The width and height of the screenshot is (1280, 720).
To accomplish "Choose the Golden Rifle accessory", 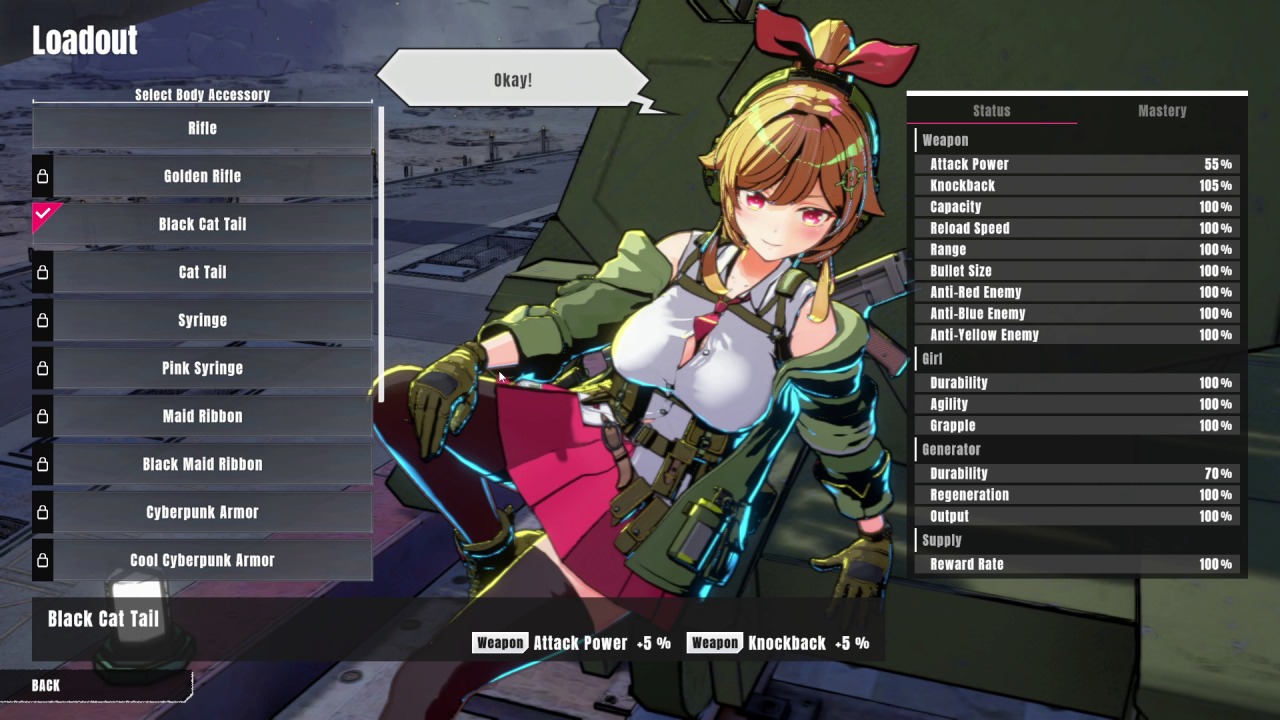I will [x=202, y=176].
